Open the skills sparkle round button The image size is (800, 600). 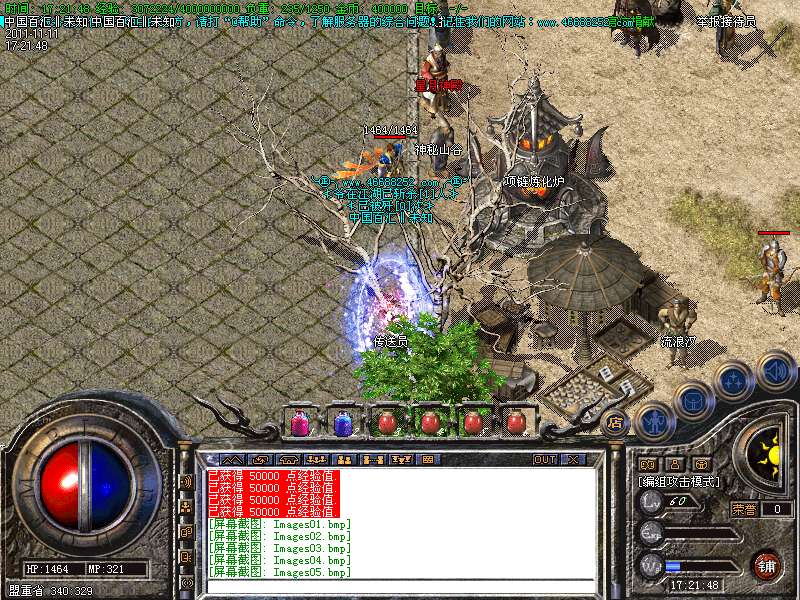735,381
